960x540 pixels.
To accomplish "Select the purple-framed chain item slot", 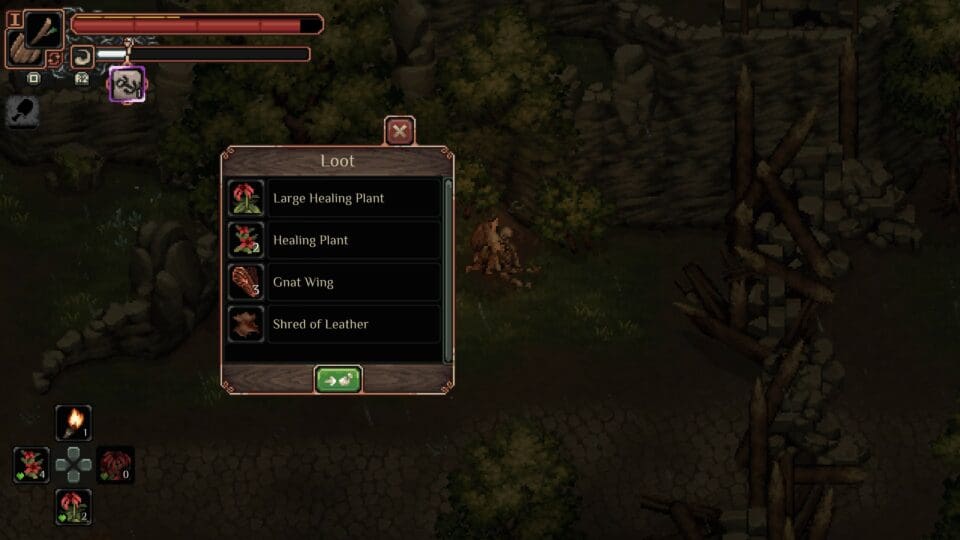I will [x=127, y=84].
